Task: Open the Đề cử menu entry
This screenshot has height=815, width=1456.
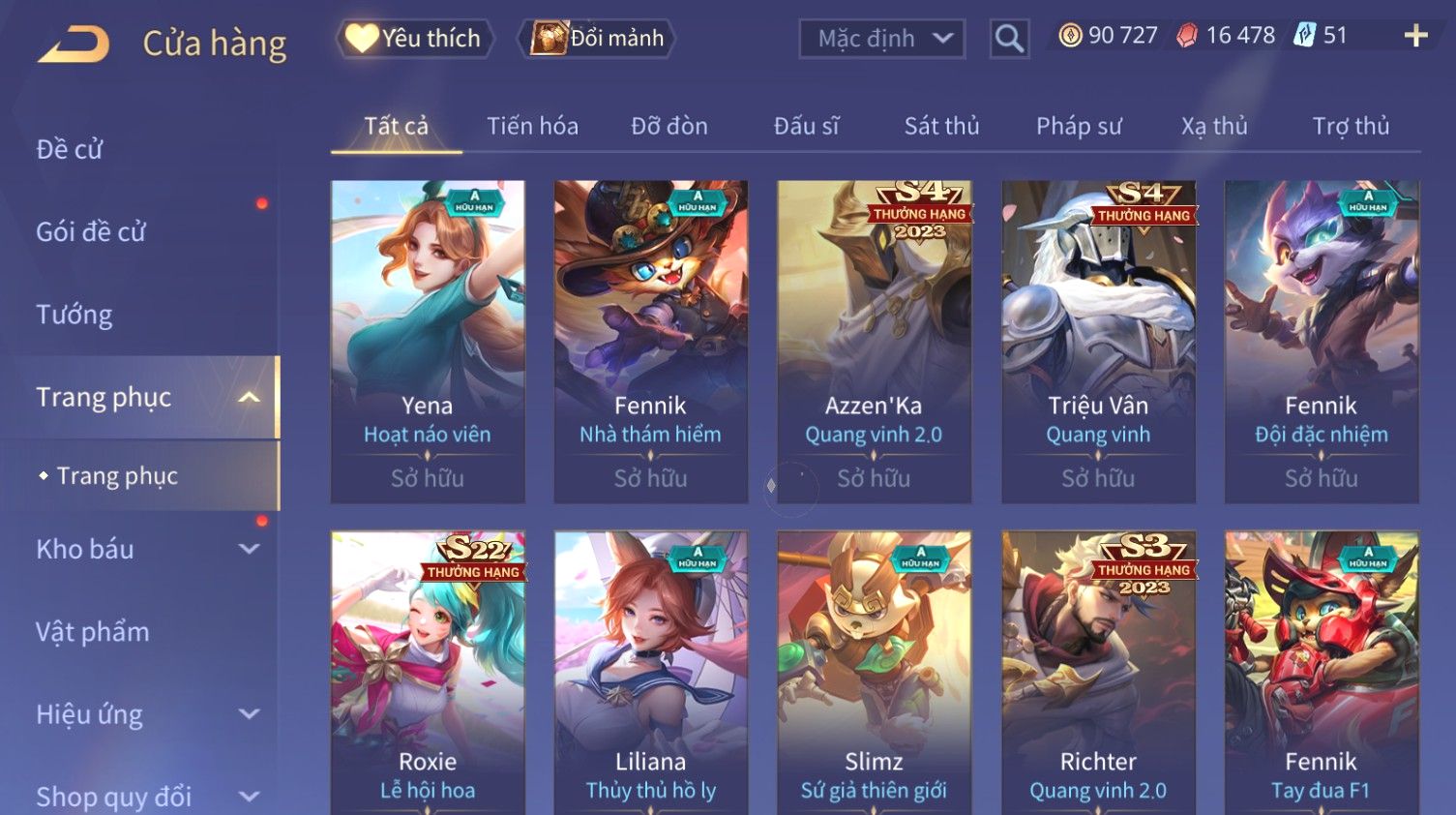Action: (x=70, y=149)
